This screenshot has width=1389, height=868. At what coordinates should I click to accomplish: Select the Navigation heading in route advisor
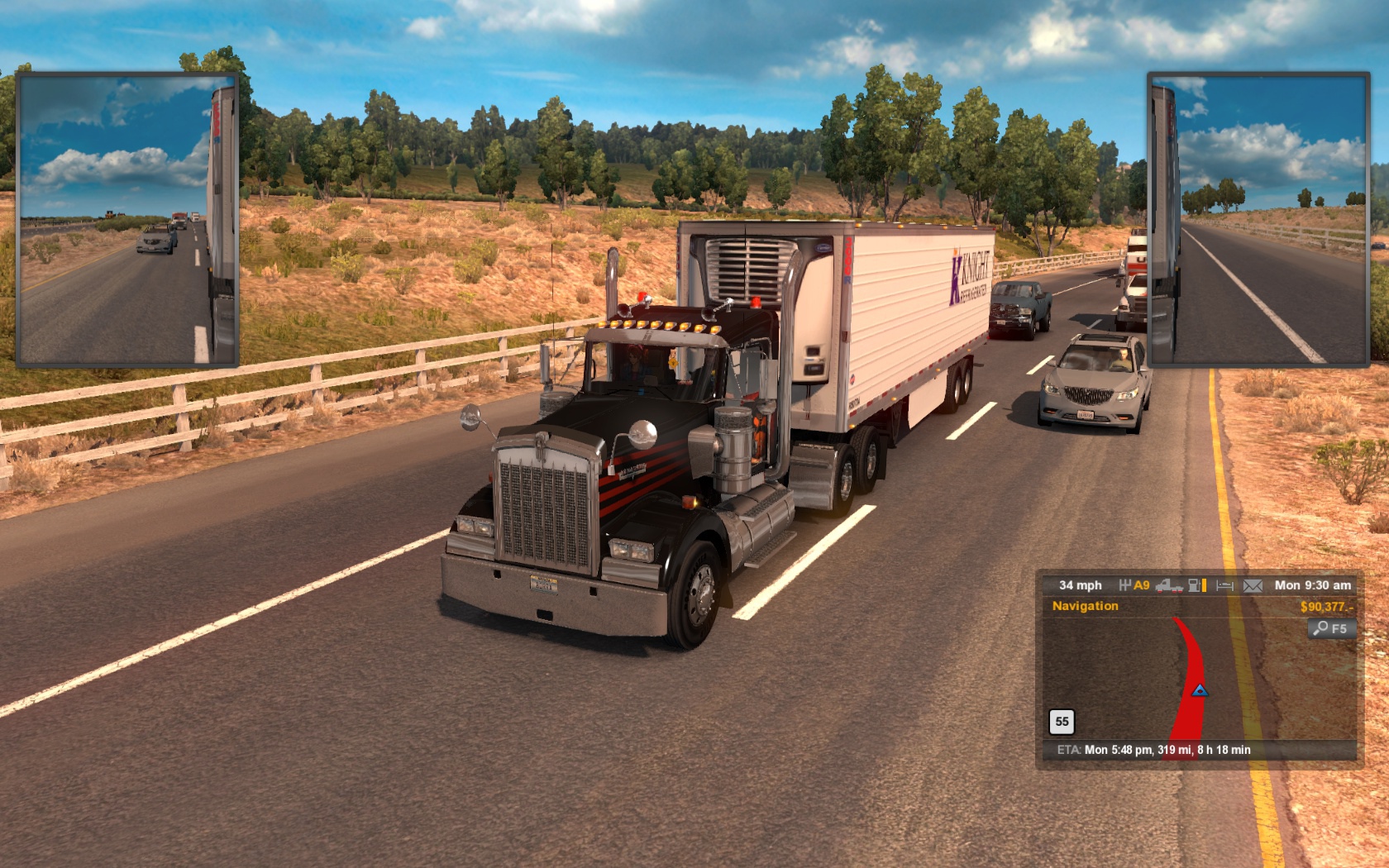pyautogui.click(x=1085, y=606)
